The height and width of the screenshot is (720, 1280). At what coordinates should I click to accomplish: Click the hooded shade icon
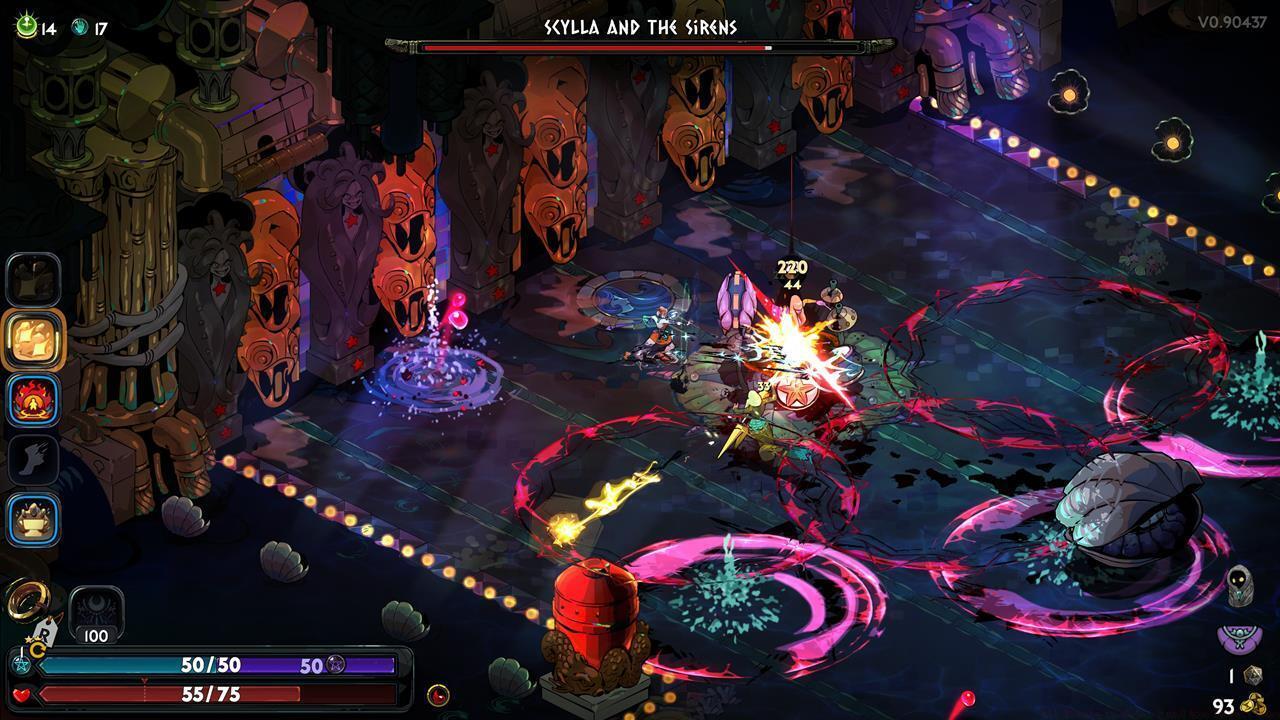[x=1240, y=585]
